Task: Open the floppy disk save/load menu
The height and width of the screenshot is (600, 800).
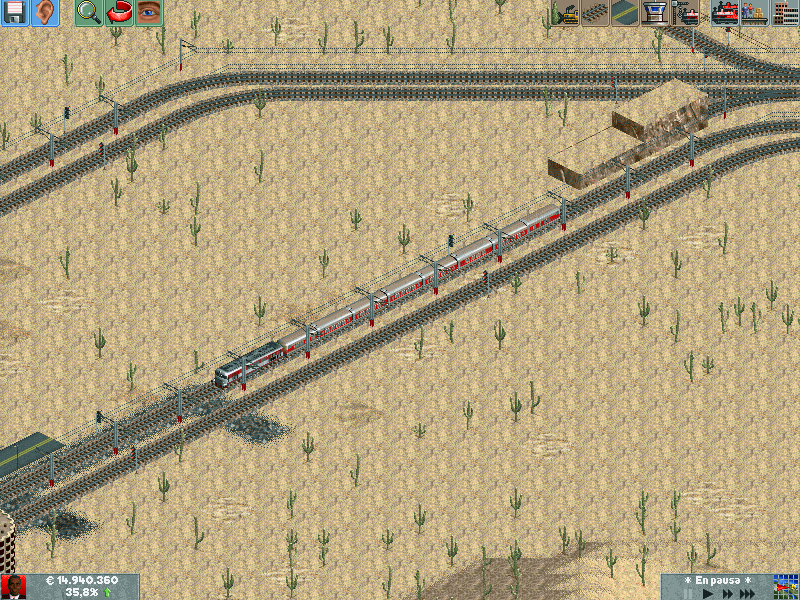Action: pos(15,13)
